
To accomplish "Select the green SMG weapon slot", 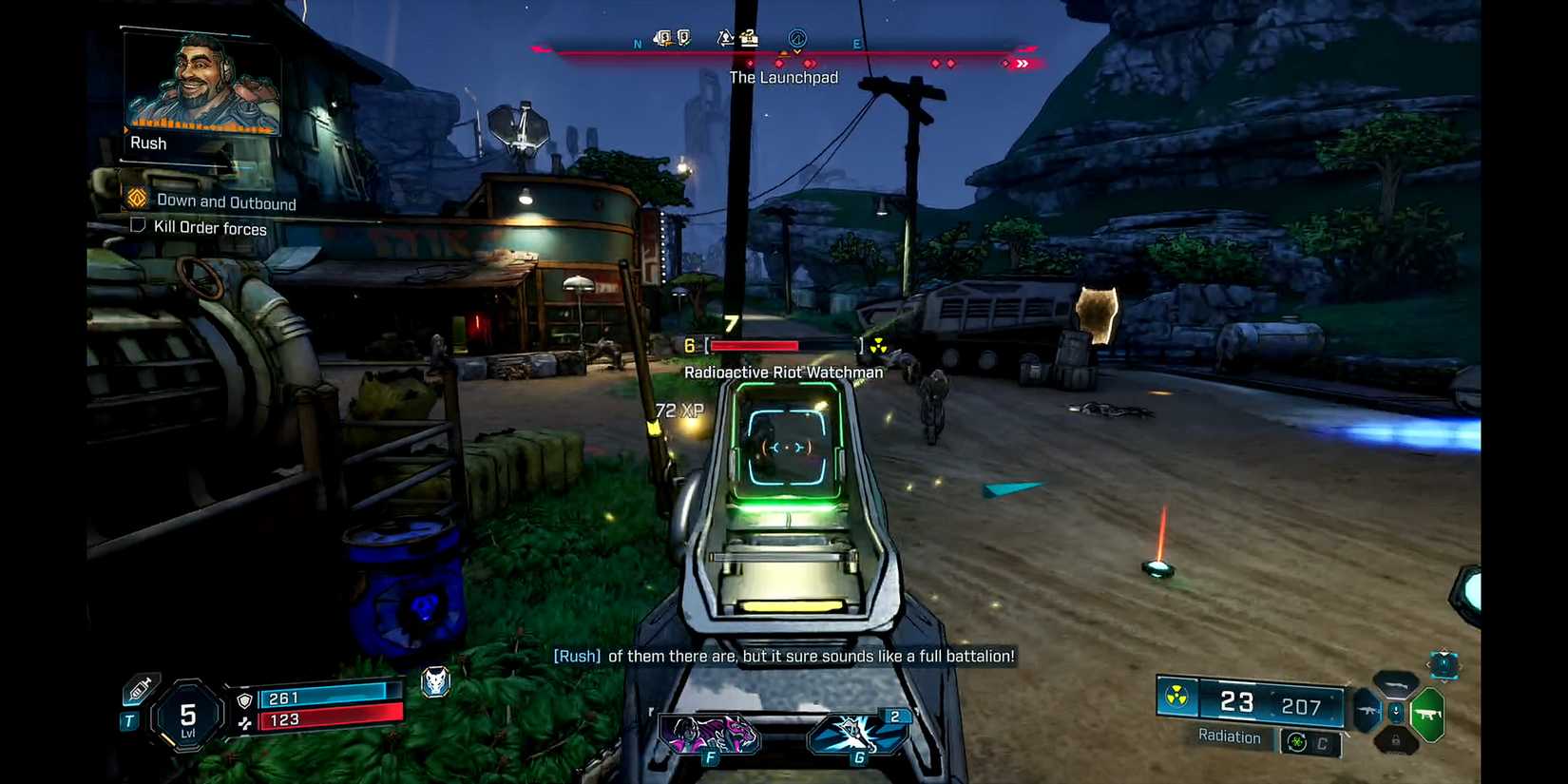I will point(1427,713).
